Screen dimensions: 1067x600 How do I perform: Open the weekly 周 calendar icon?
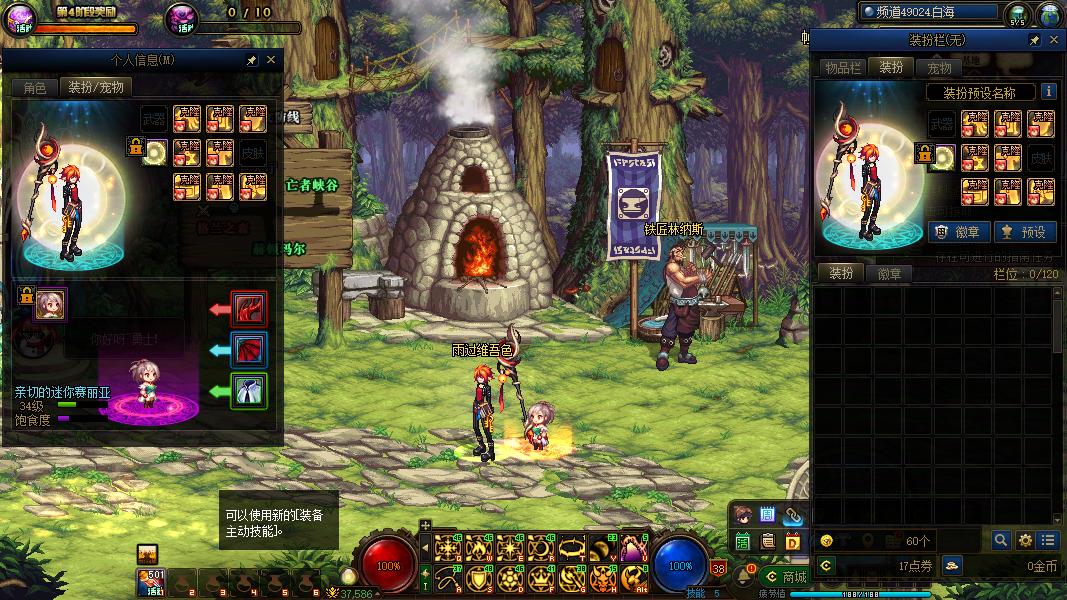point(768,515)
